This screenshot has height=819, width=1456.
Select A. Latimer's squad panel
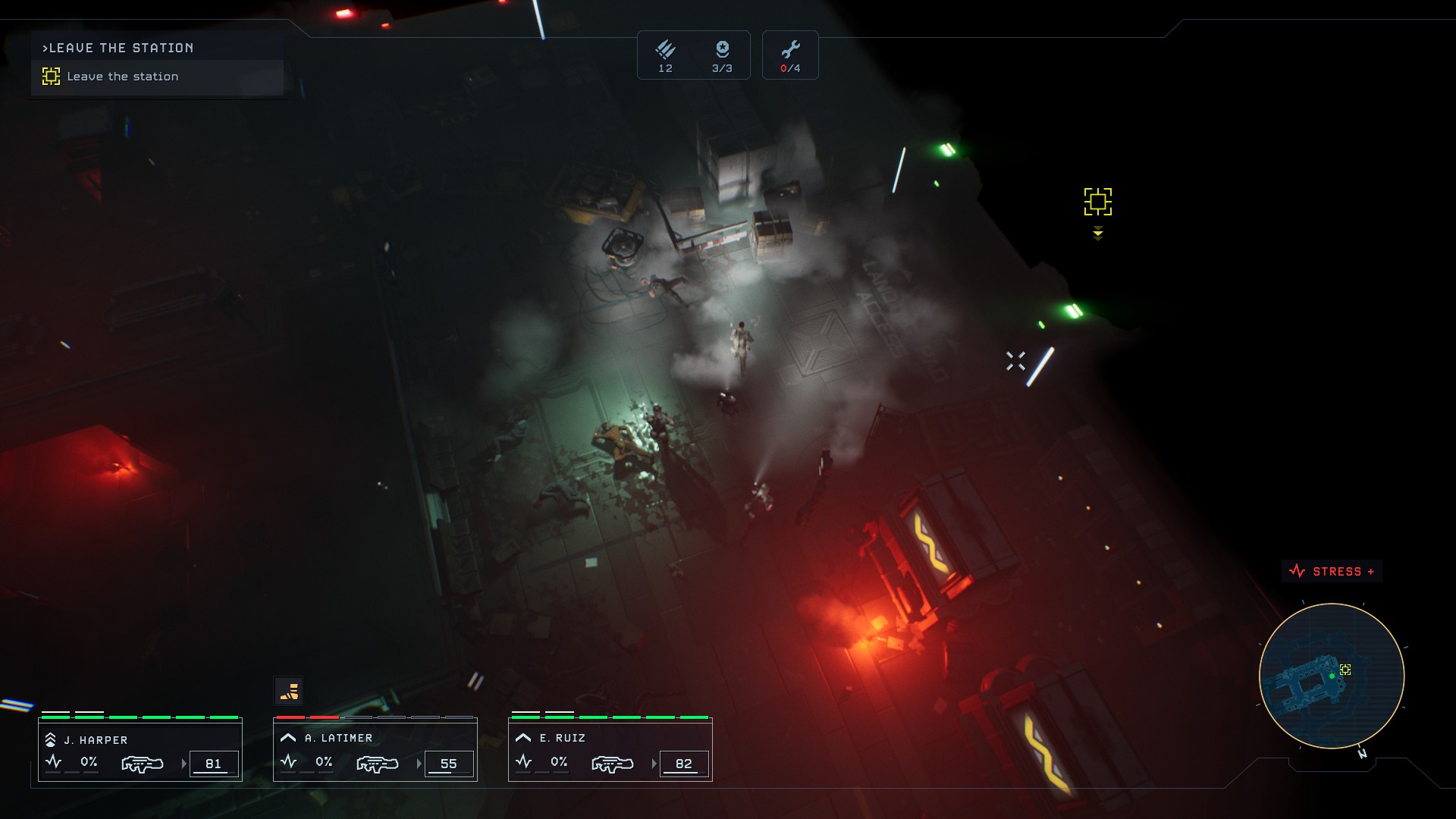click(x=375, y=751)
